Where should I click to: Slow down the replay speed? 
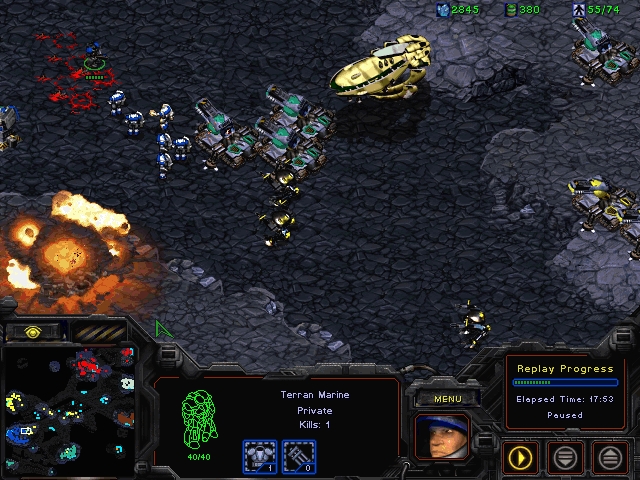pos(565,458)
